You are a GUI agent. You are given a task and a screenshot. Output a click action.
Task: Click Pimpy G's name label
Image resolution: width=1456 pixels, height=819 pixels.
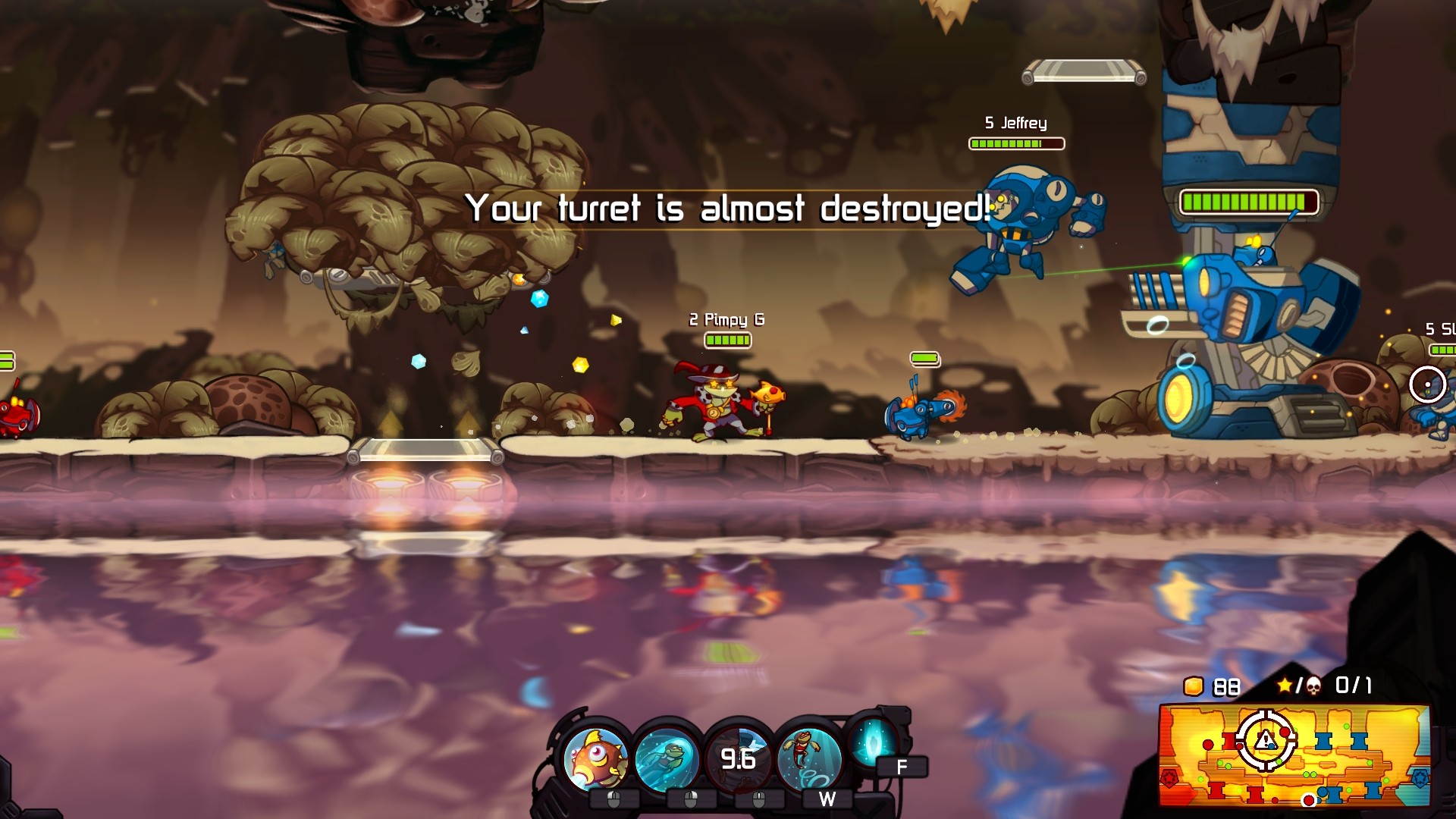[726, 320]
